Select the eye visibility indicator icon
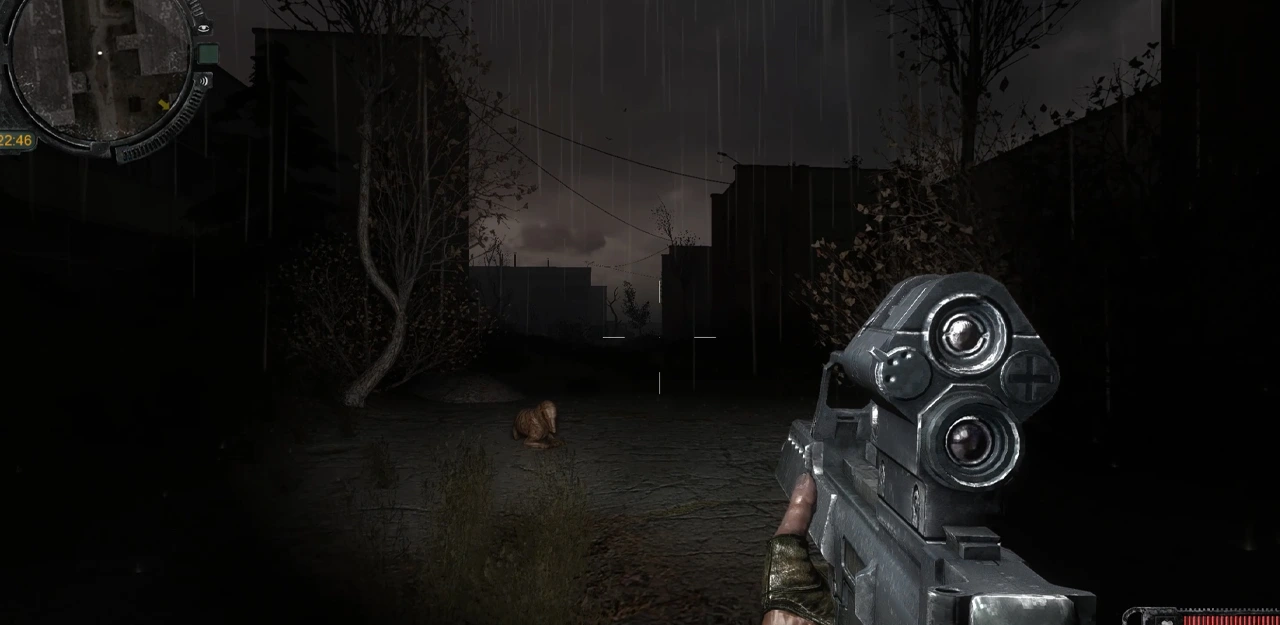This screenshot has width=1280, height=625. [x=204, y=28]
